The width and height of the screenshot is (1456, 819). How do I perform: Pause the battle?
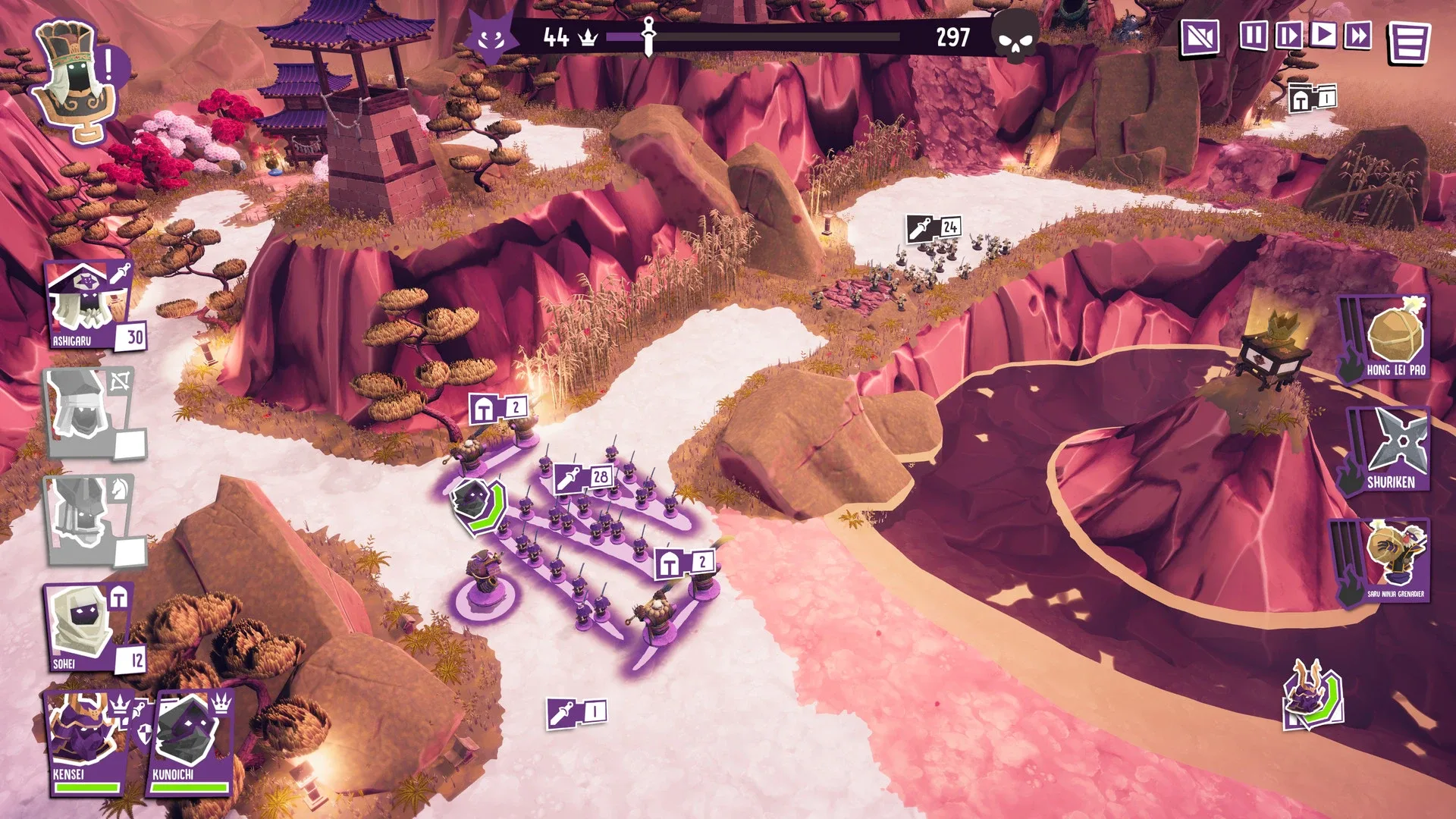point(1253,36)
